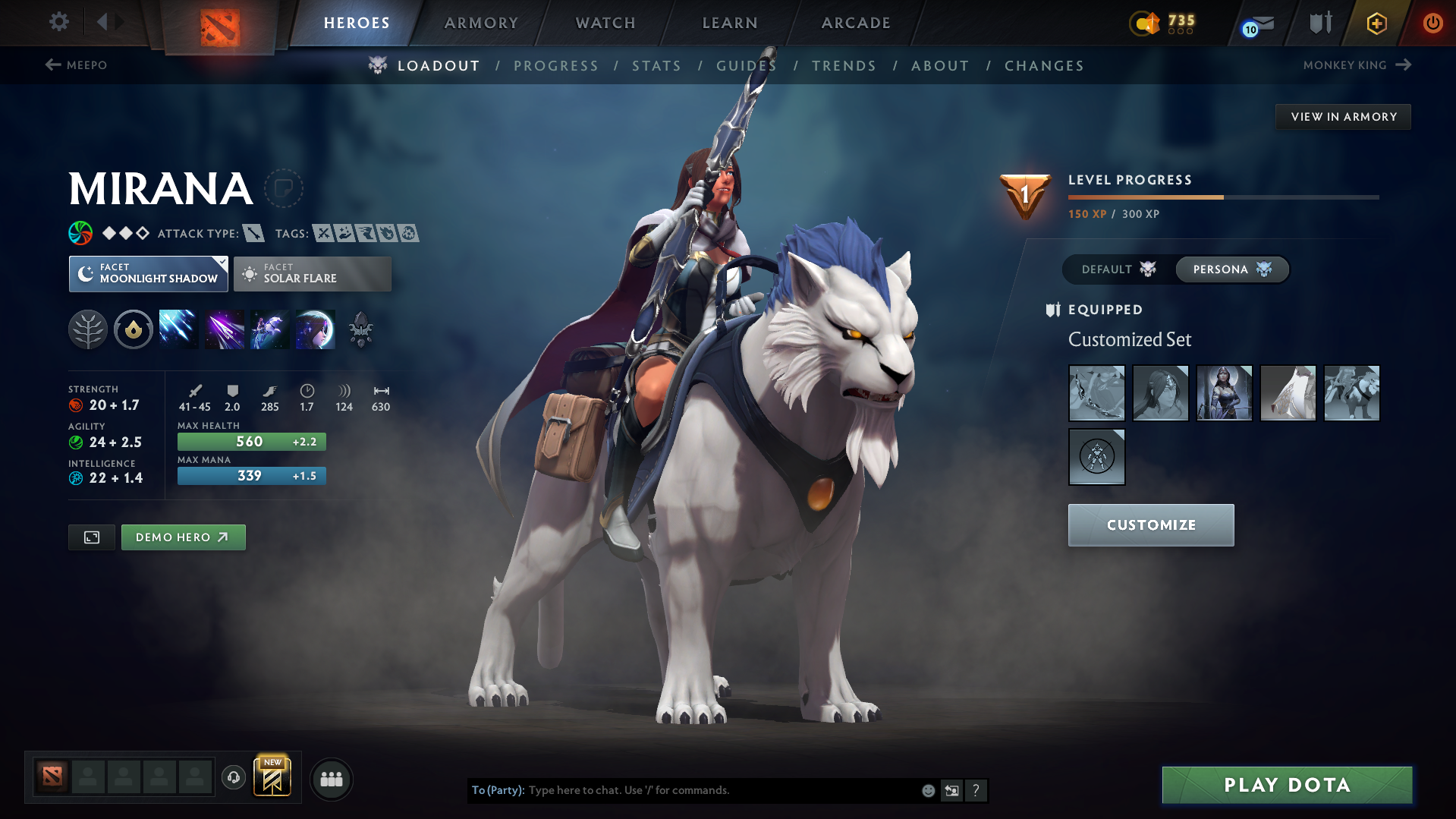Select the Persona appearance option

pyautogui.click(x=1231, y=269)
